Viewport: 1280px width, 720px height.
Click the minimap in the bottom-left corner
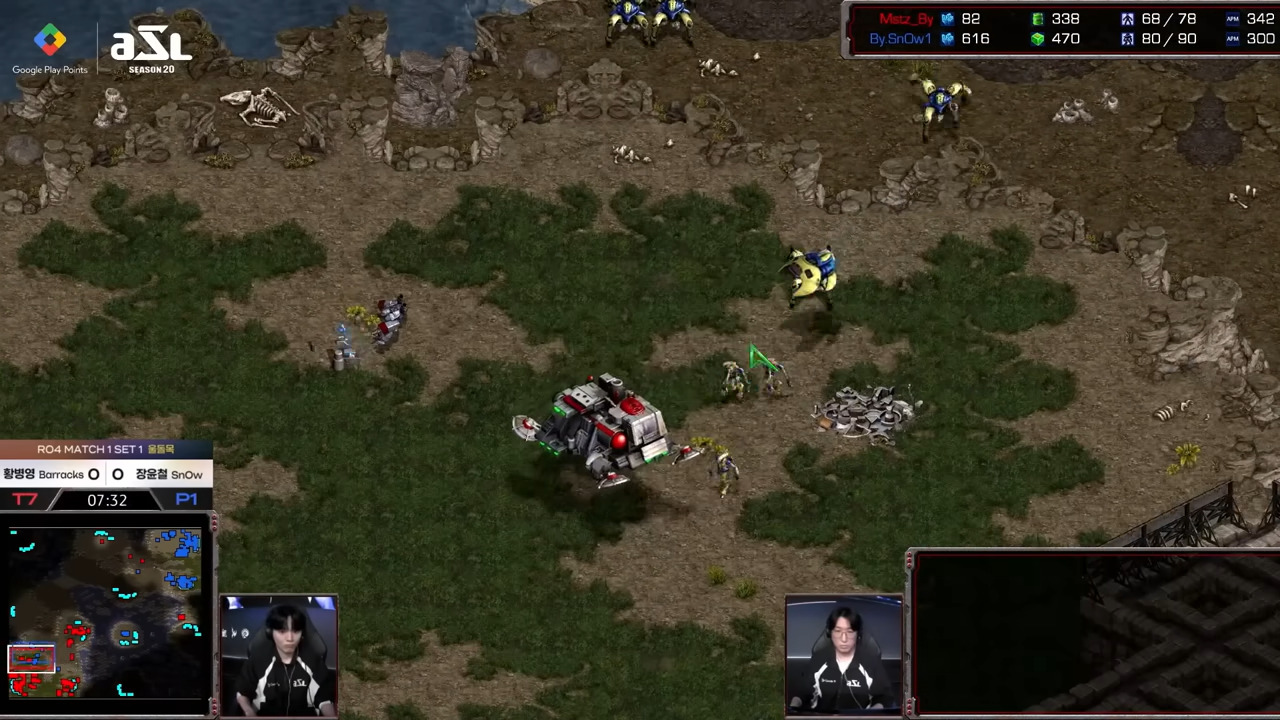click(x=106, y=613)
